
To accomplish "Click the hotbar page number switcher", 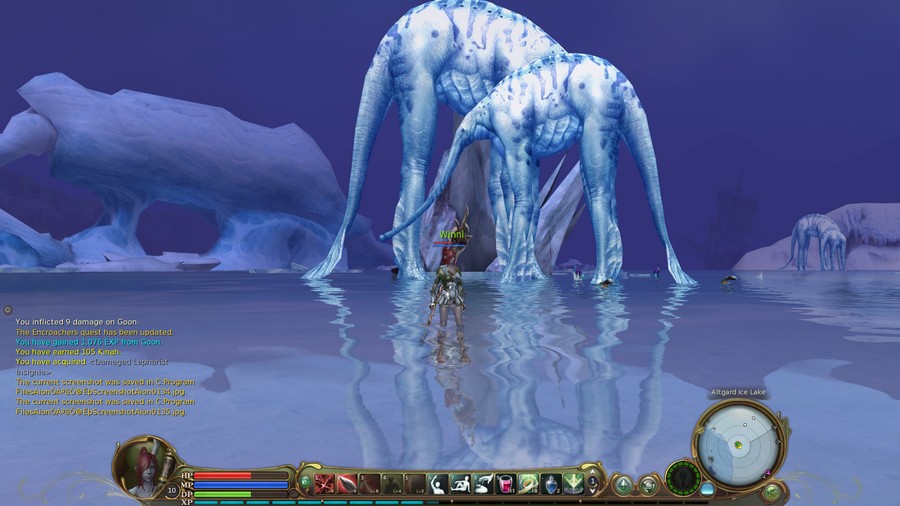I will point(593,485).
